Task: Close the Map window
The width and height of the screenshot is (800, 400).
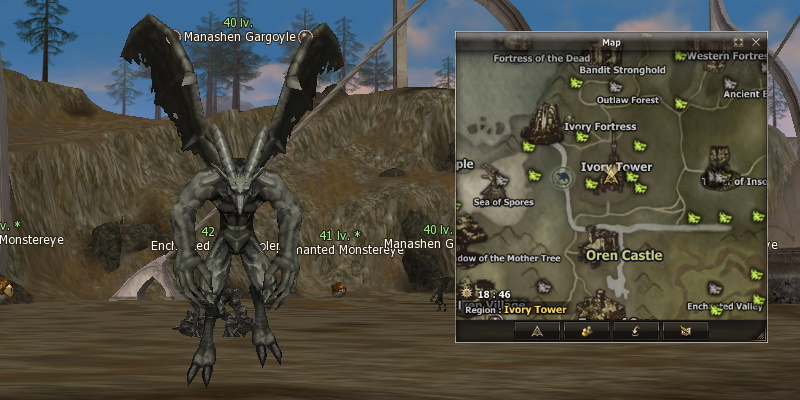Action: pyautogui.click(x=756, y=43)
